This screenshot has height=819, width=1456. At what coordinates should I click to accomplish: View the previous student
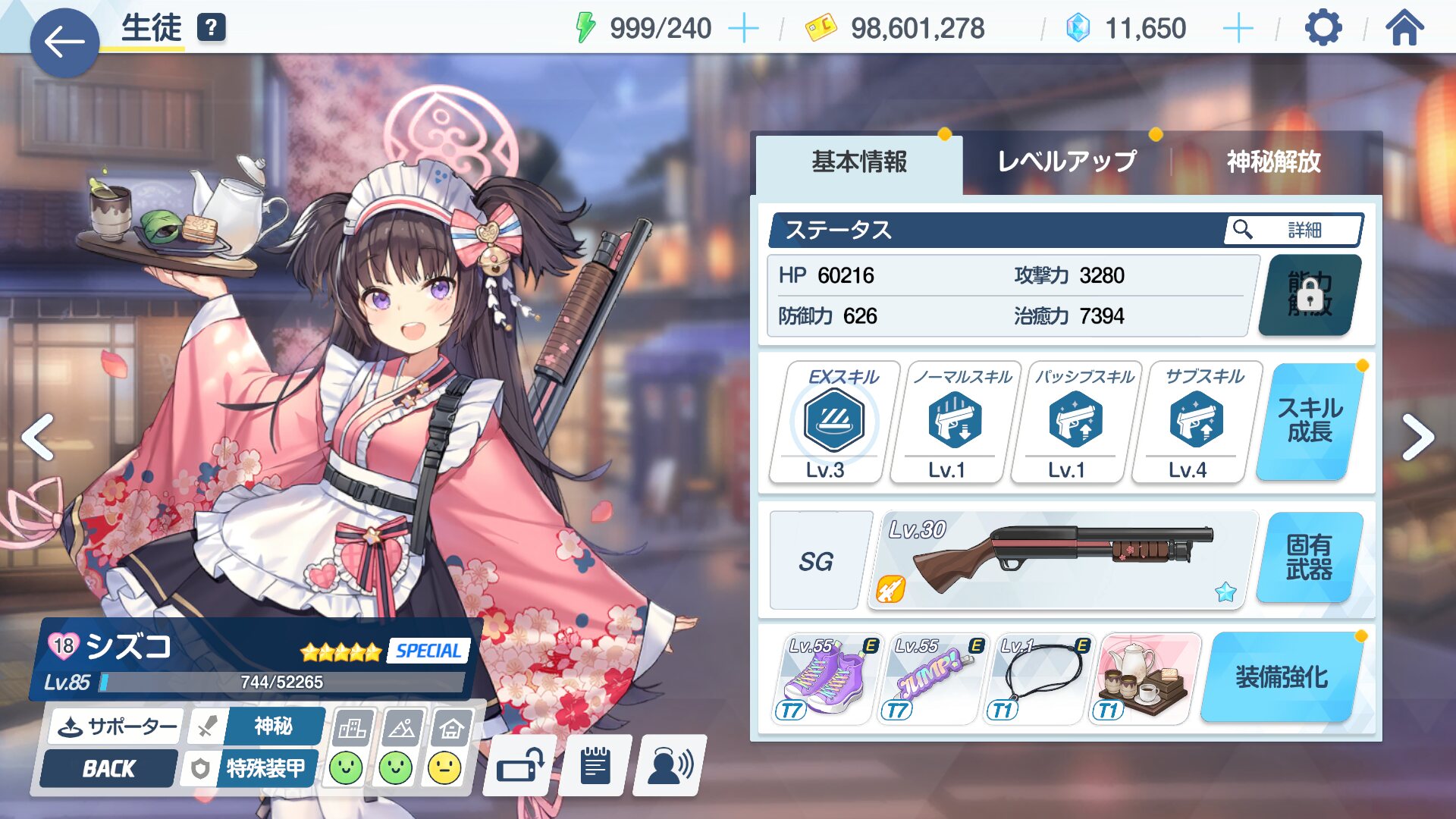[x=38, y=438]
